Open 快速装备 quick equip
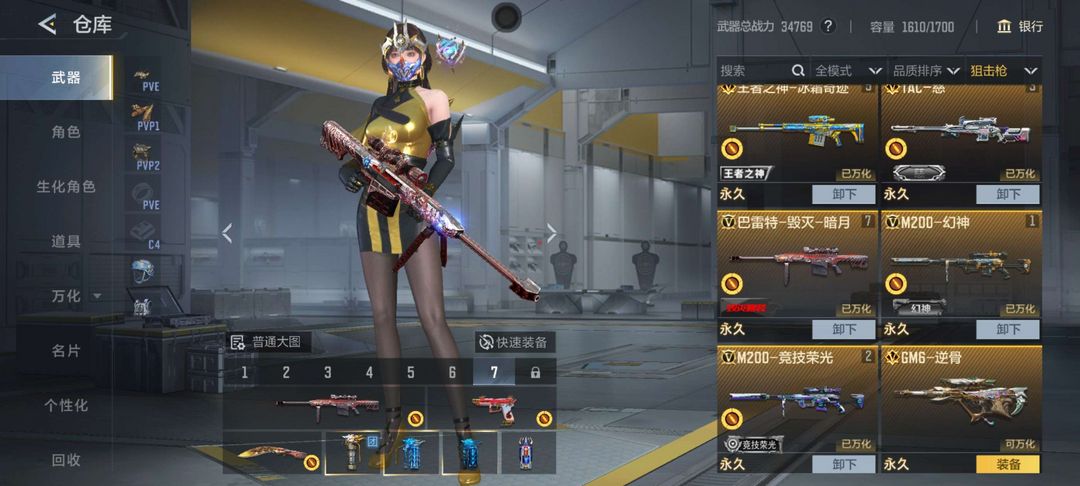Screen dimensions: 1080x486 pos(513,342)
